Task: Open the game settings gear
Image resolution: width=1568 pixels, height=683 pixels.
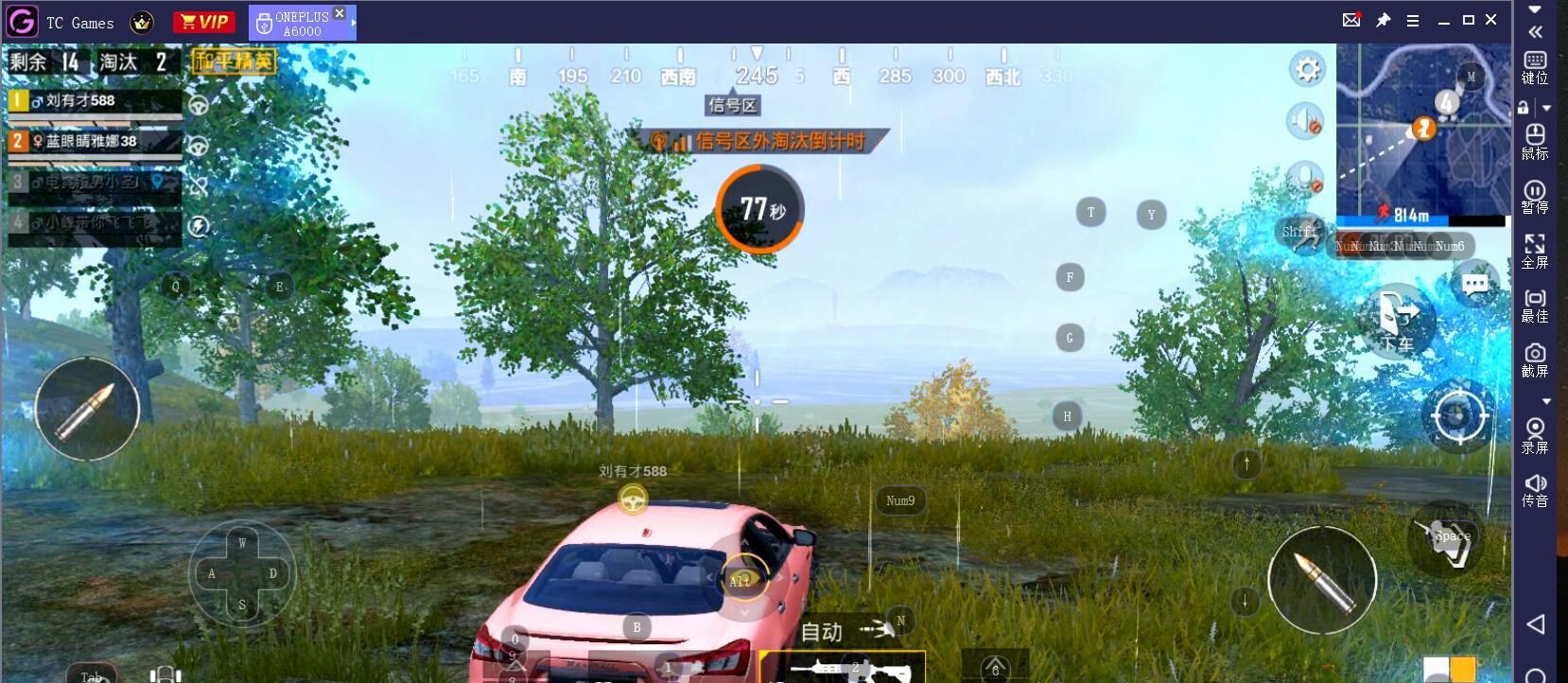Action: pos(1307,69)
